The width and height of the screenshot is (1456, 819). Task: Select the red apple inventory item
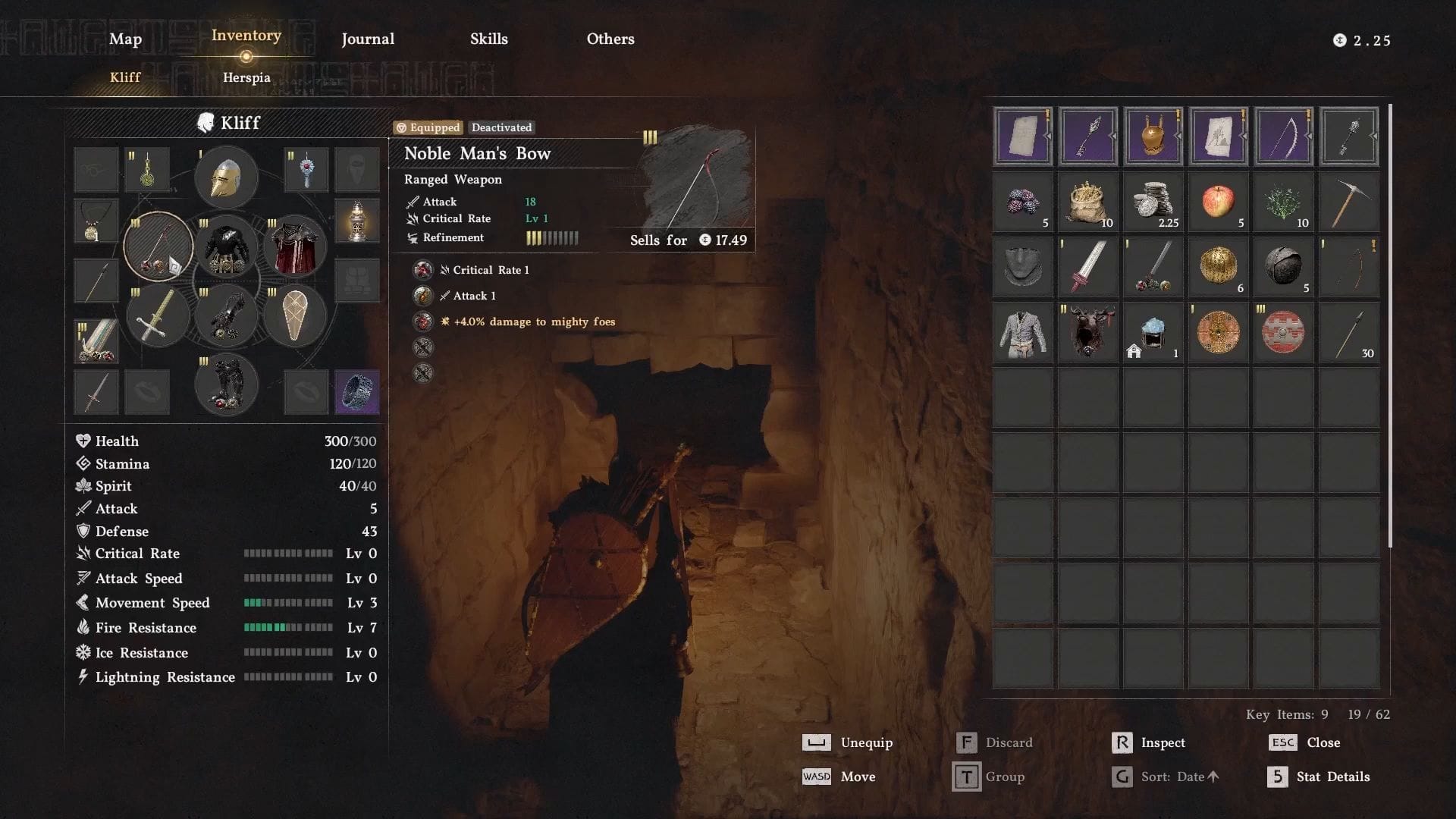[x=1218, y=202]
